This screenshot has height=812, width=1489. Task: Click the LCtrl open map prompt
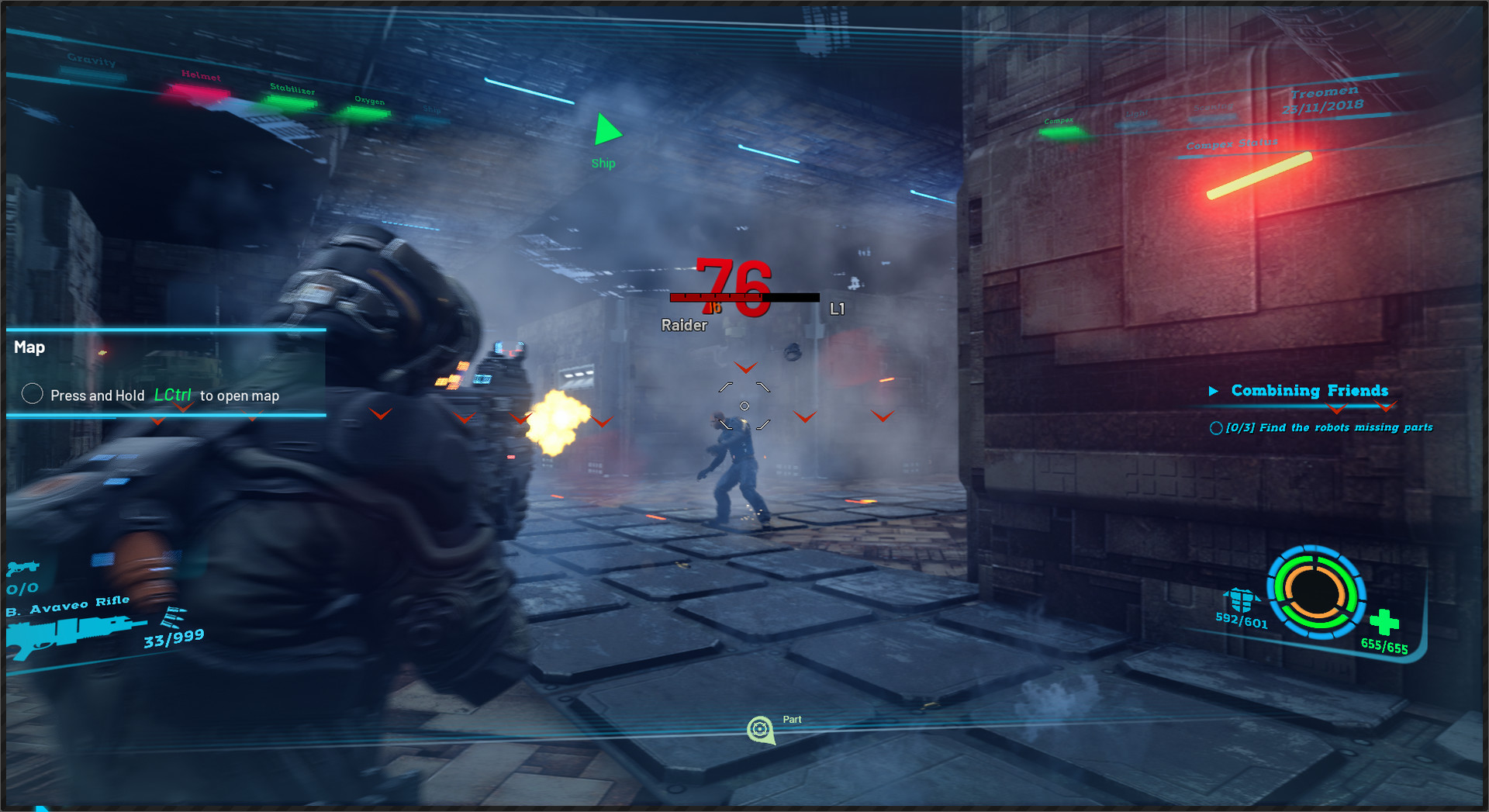tap(173, 396)
